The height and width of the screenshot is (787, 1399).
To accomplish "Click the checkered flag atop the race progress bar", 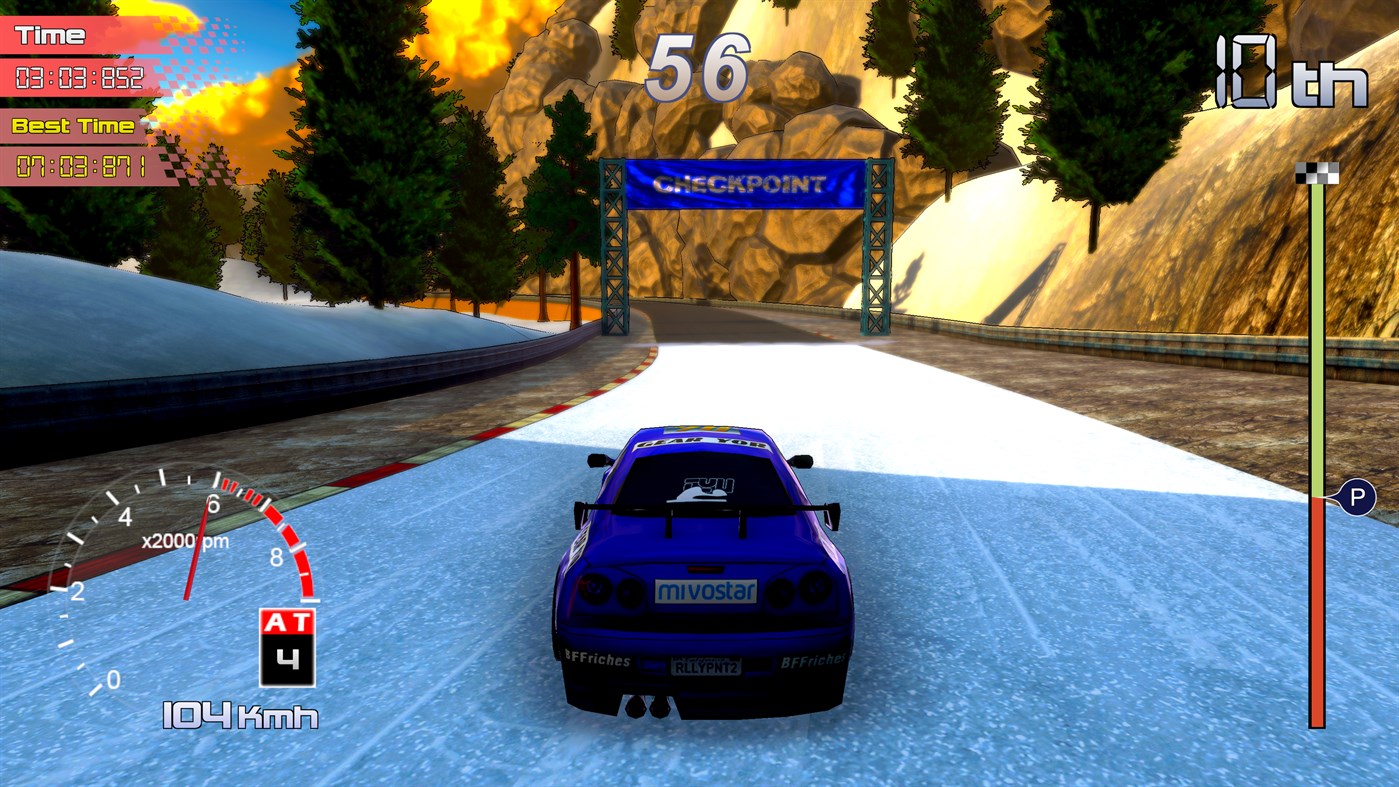I will pyautogui.click(x=1315, y=171).
